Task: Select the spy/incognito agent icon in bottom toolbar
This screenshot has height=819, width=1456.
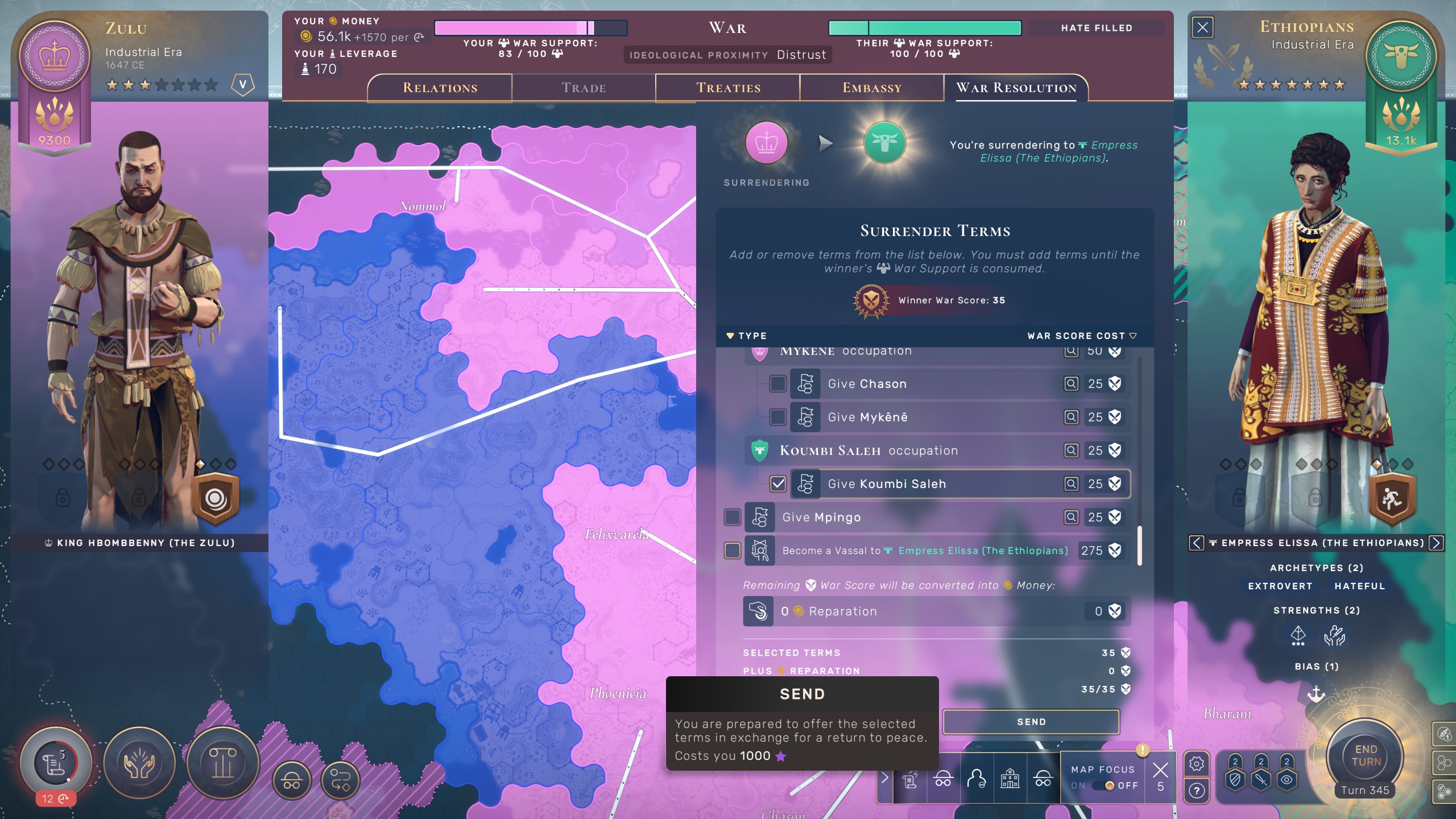Action: coord(944,779)
